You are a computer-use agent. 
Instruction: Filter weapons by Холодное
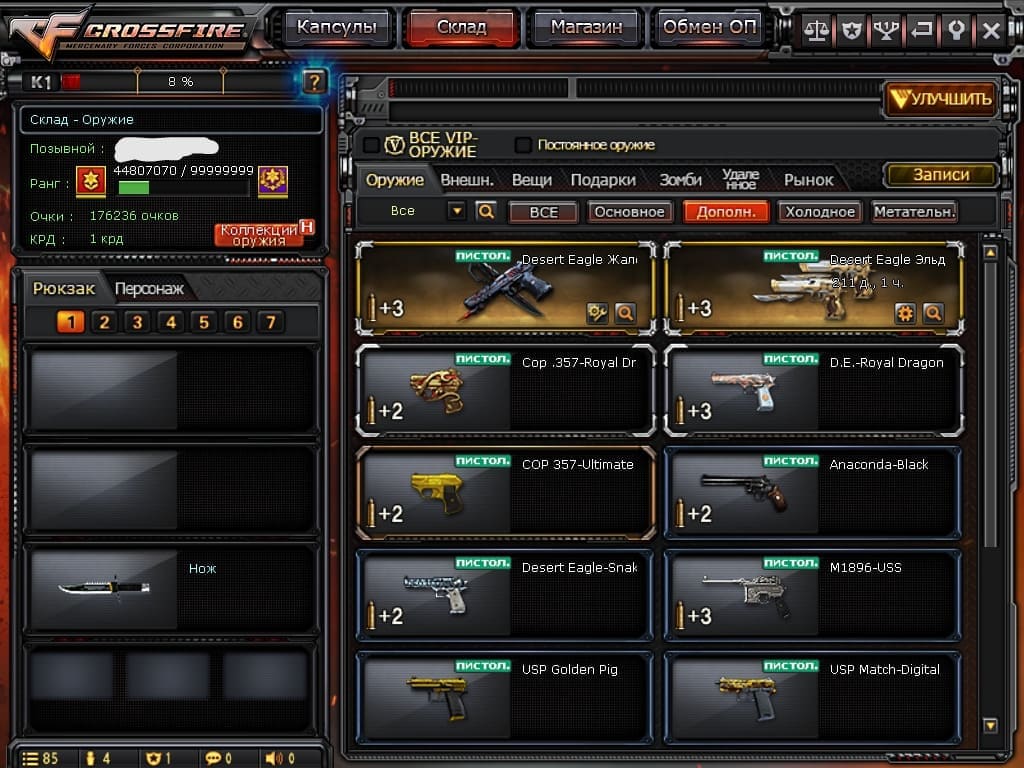(x=820, y=212)
